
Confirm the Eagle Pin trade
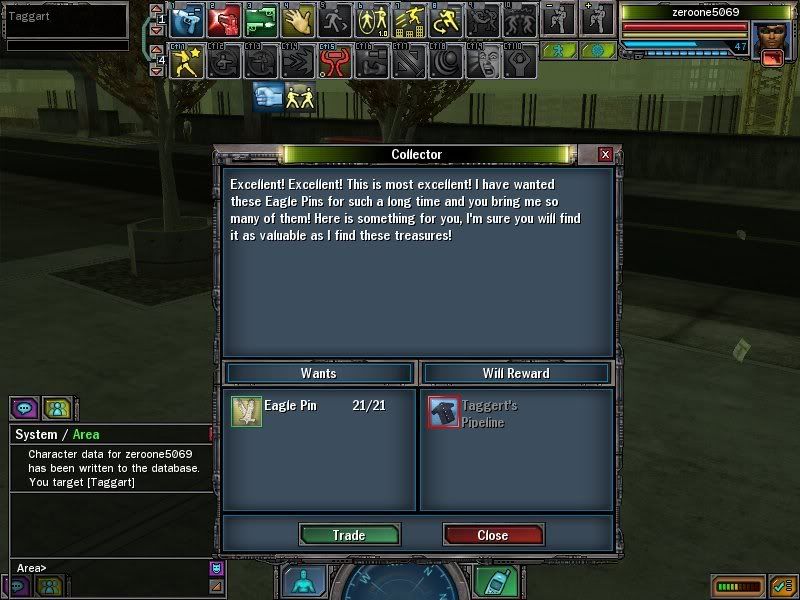click(349, 535)
